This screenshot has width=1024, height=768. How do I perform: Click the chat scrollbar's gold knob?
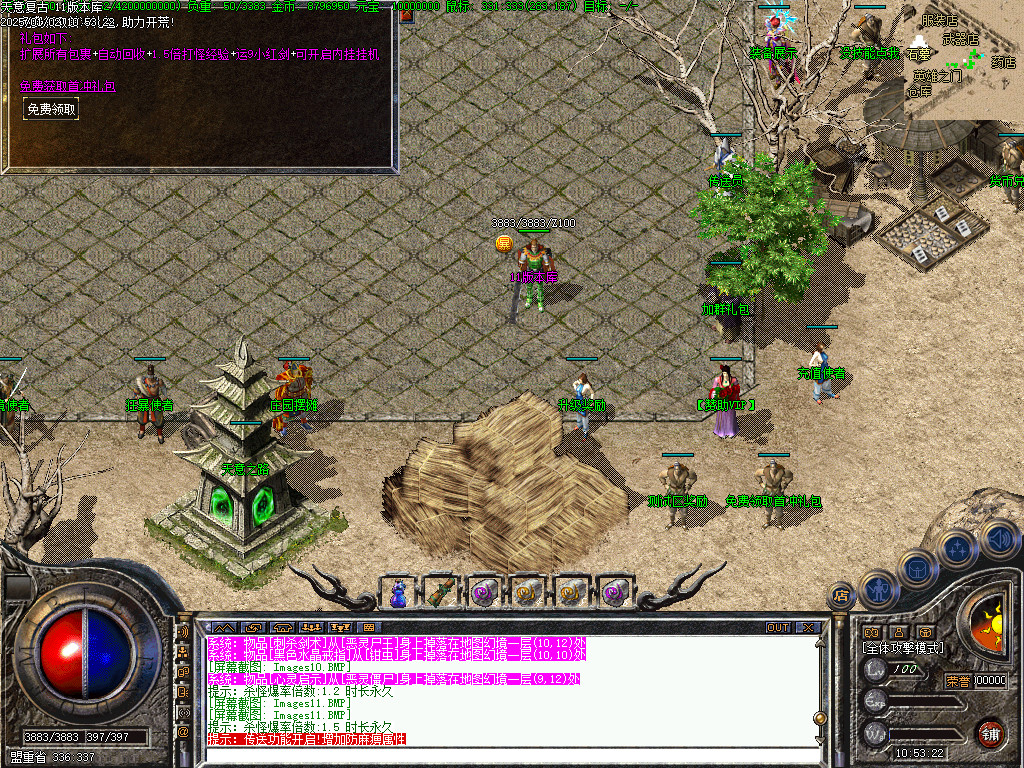(819, 716)
